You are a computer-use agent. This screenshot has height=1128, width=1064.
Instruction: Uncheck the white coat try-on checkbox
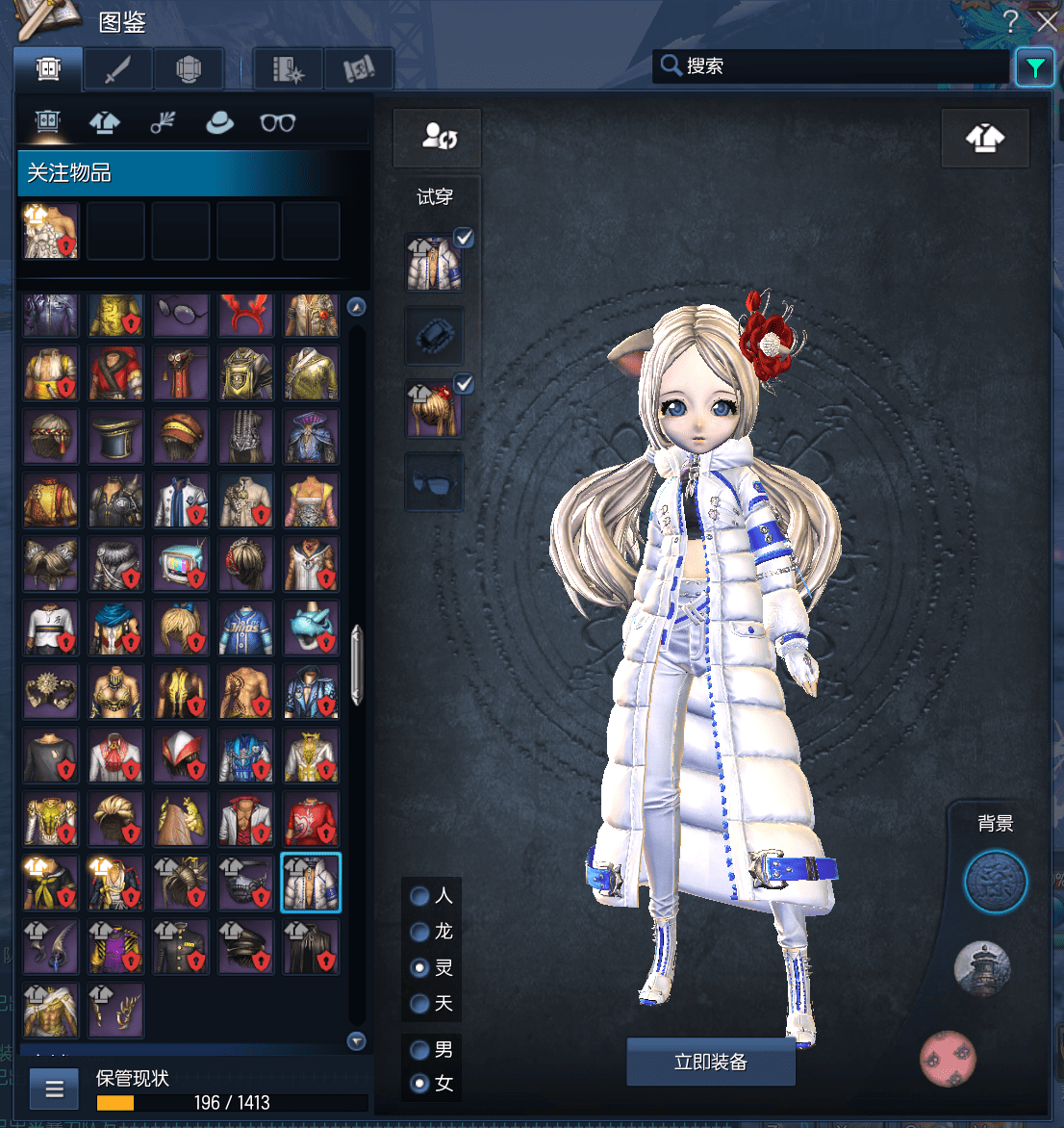(464, 238)
